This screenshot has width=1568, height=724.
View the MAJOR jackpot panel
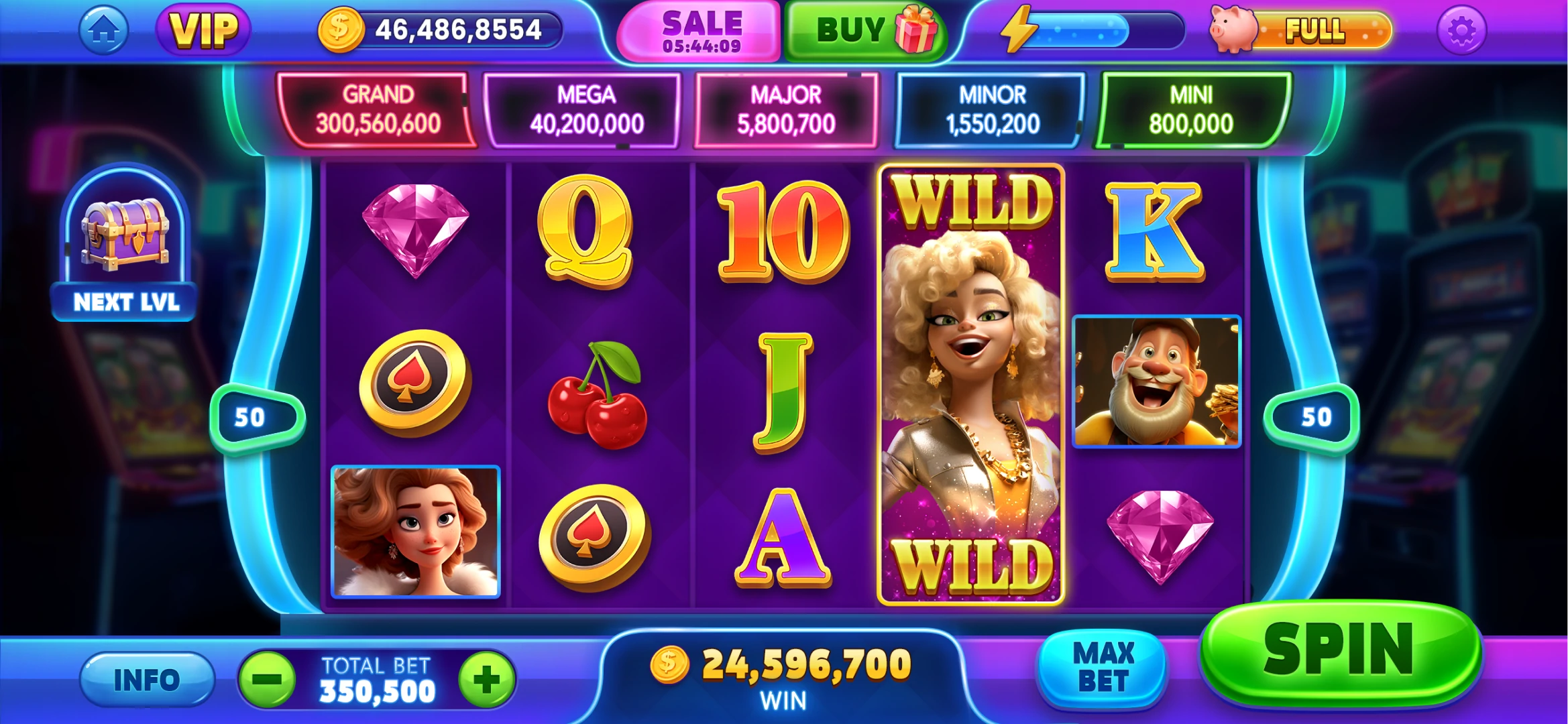[x=786, y=110]
